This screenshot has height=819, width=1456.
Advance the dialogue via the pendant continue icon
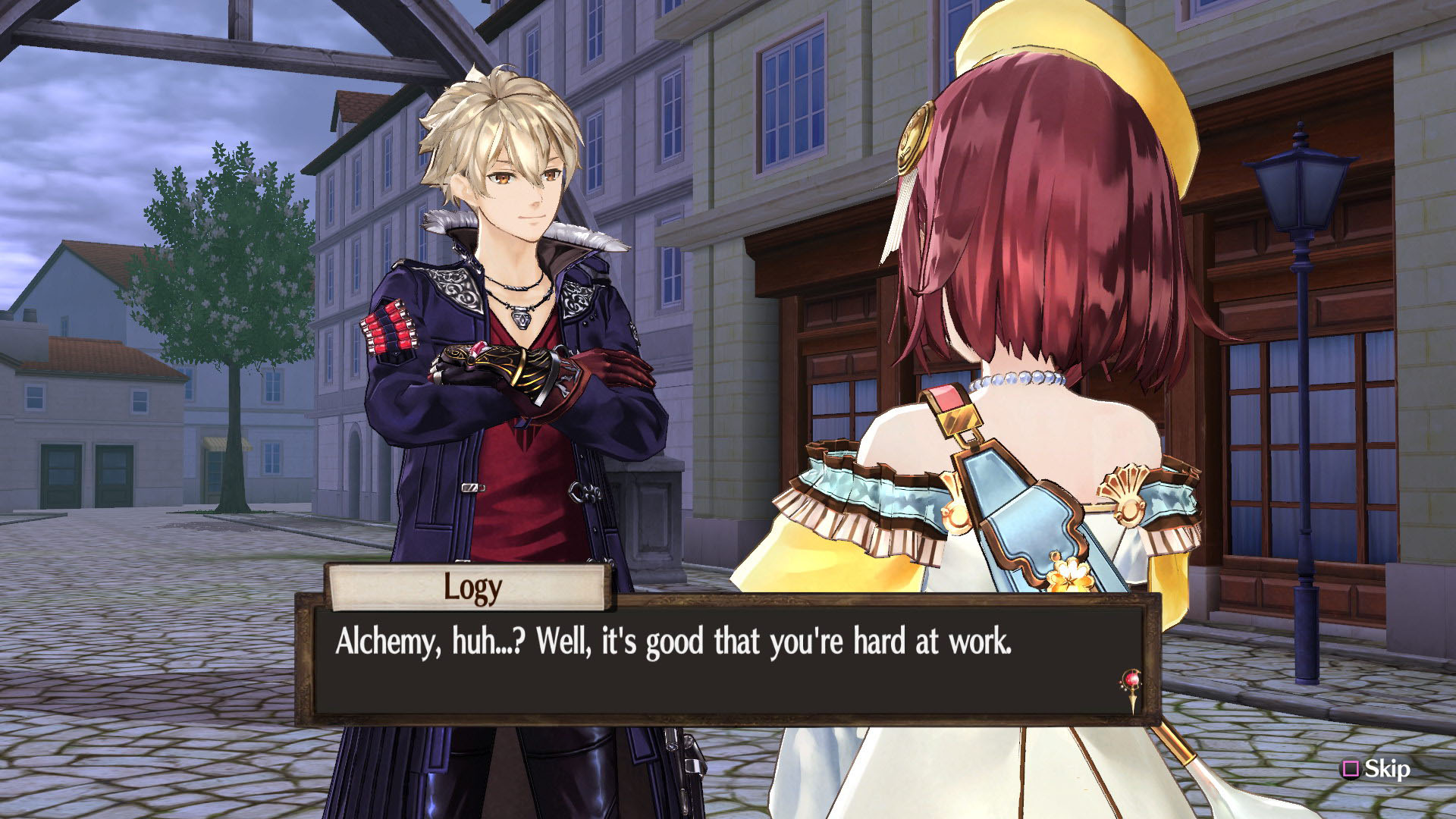1132,687
